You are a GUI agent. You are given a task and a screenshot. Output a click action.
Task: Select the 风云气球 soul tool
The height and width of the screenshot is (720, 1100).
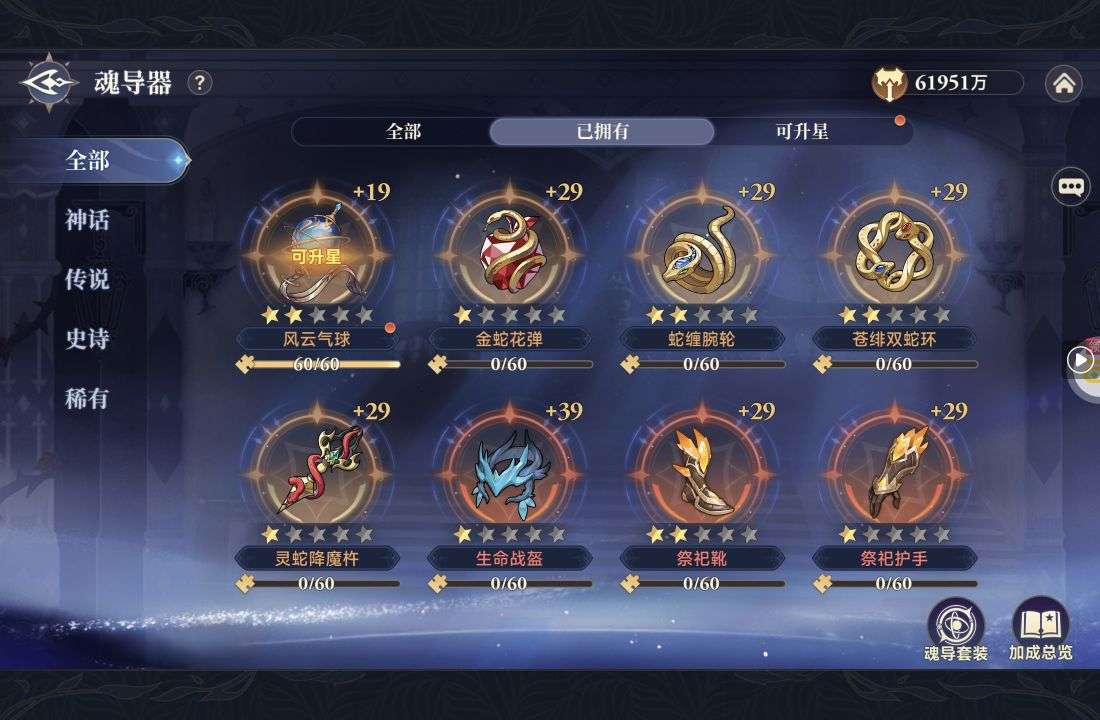pyautogui.click(x=317, y=250)
